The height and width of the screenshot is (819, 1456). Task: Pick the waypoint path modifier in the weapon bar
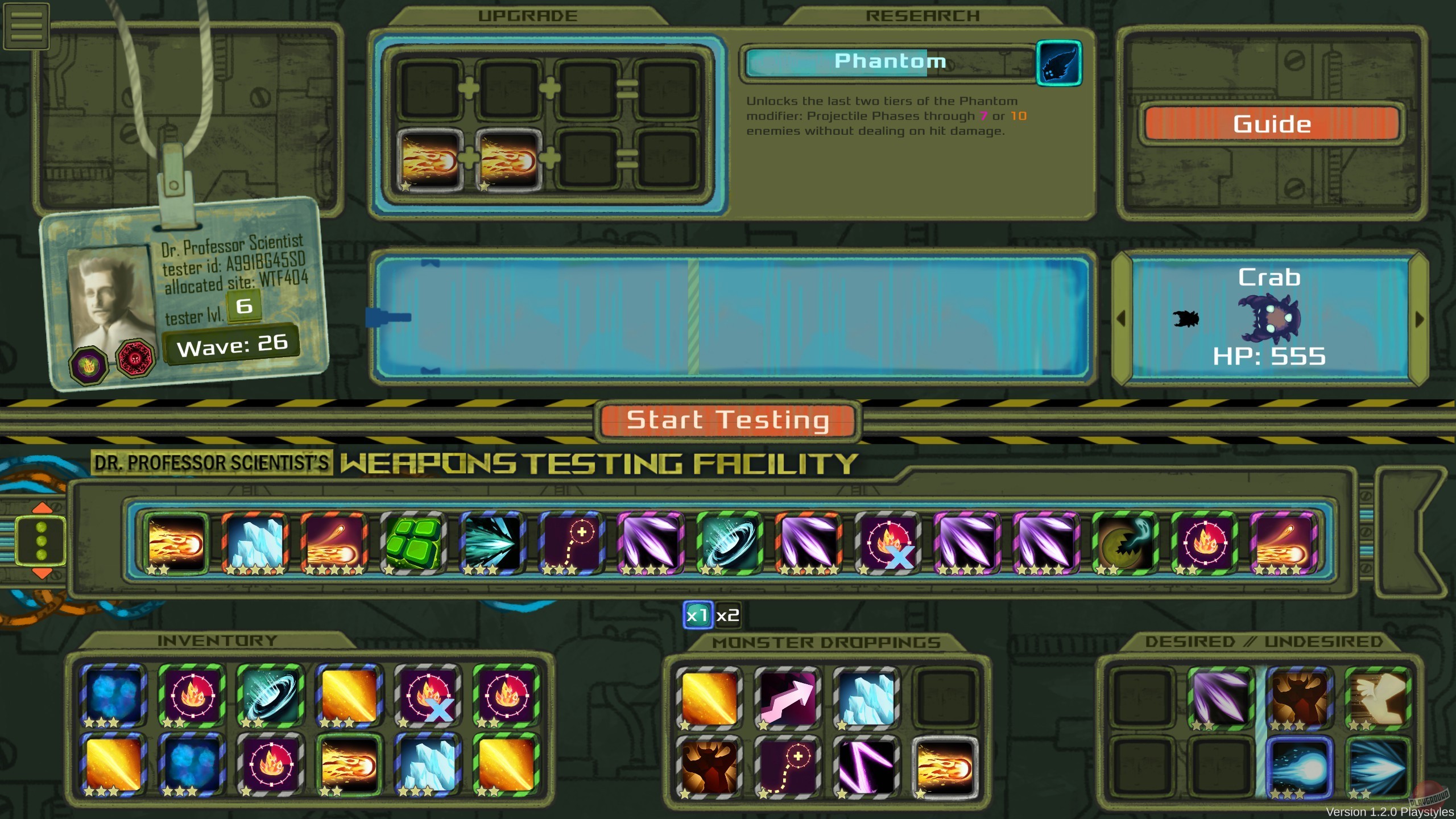[570, 541]
